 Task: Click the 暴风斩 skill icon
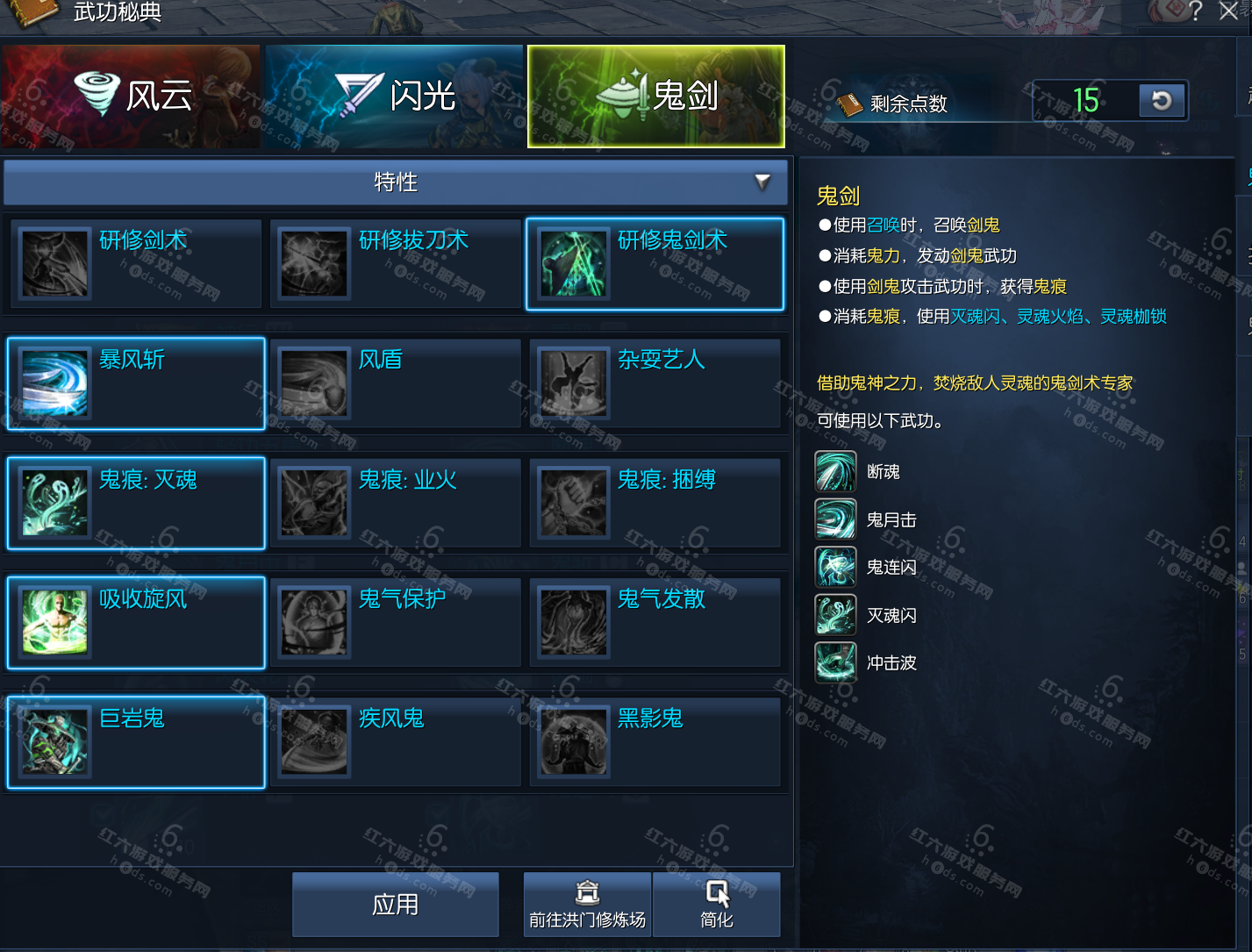pos(53,383)
